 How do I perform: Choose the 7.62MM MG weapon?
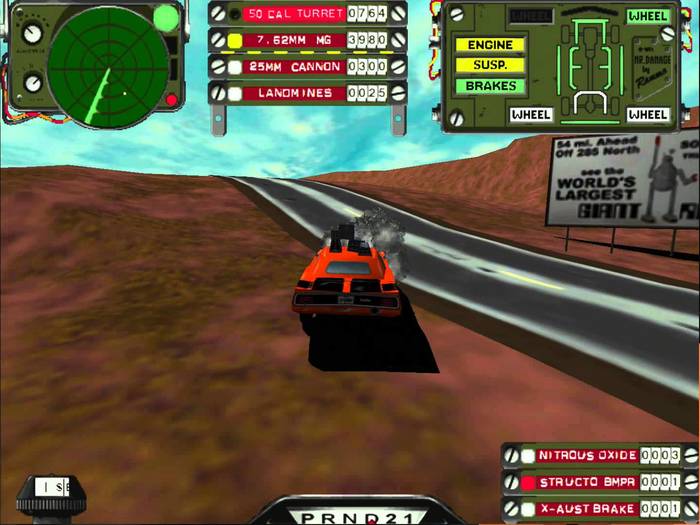296,40
